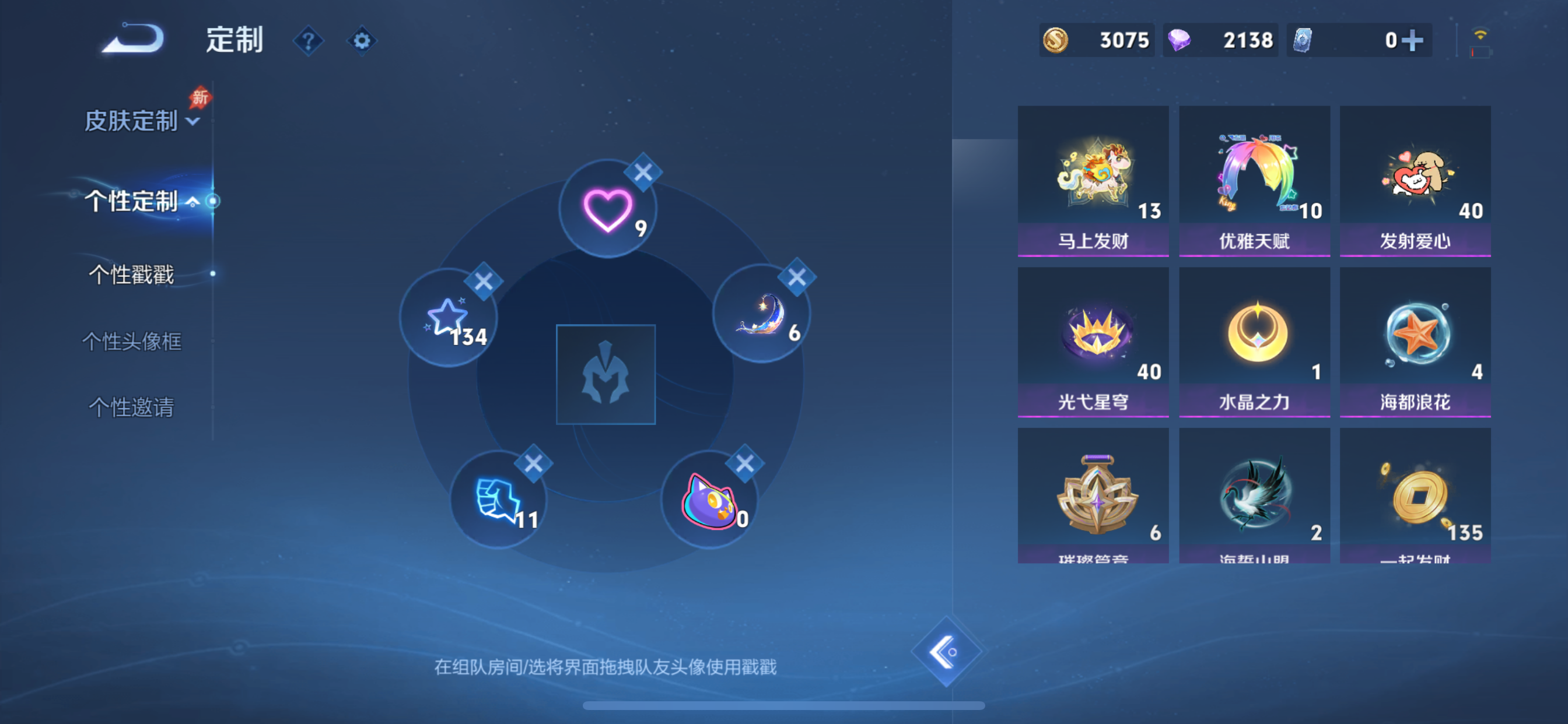The width and height of the screenshot is (1568, 724).
Task: Open the settings gear beside 定制
Action: (x=362, y=40)
